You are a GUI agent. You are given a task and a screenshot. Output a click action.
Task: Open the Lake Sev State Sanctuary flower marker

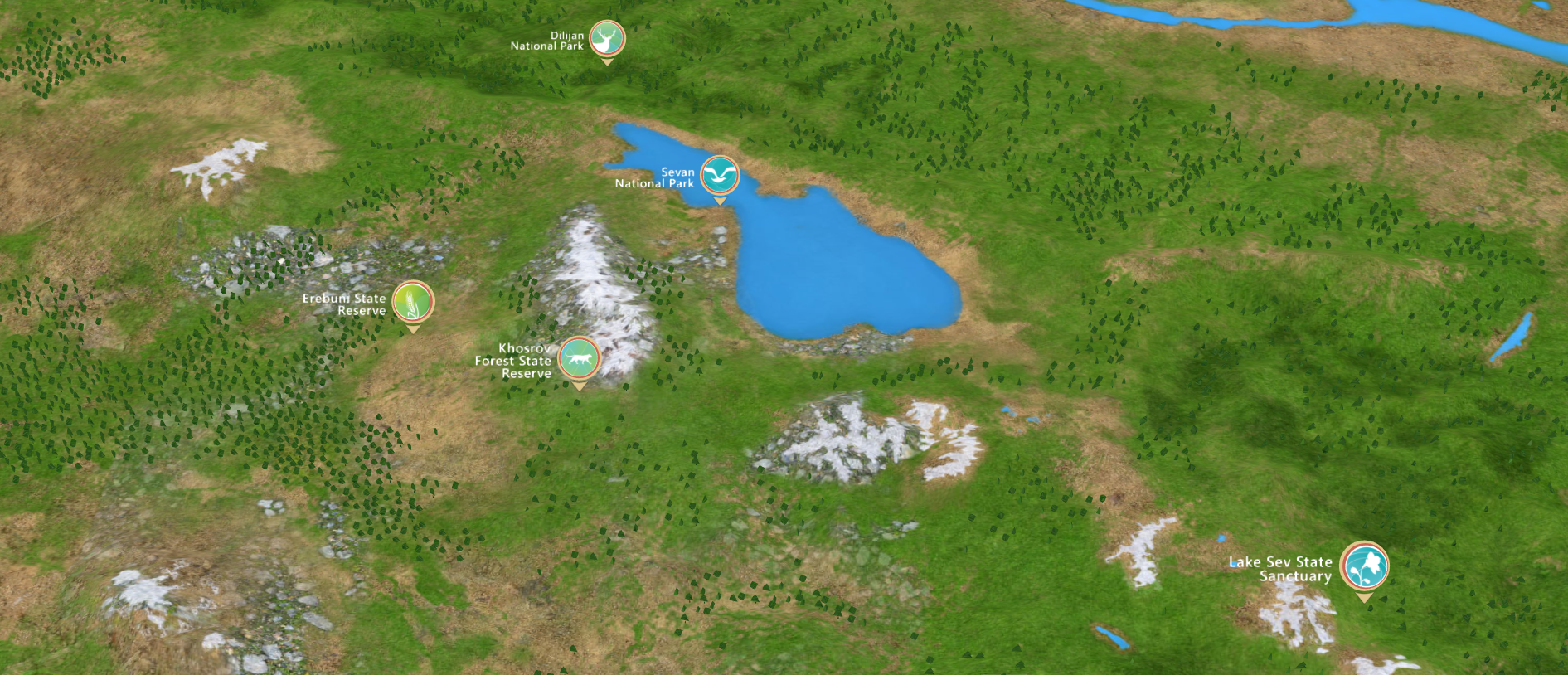point(1364,566)
